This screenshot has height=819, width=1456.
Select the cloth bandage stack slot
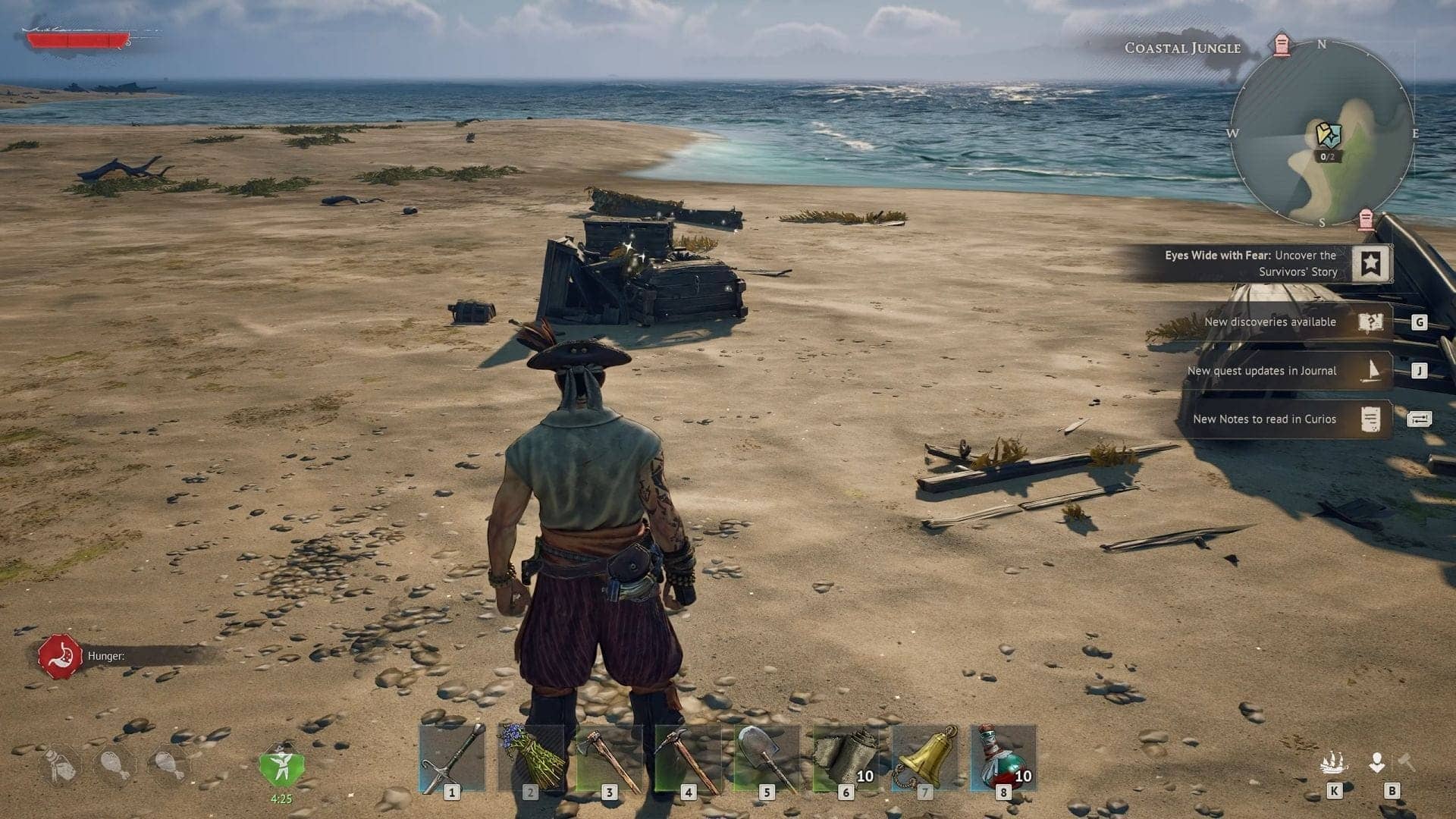pyautogui.click(x=846, y=758)
